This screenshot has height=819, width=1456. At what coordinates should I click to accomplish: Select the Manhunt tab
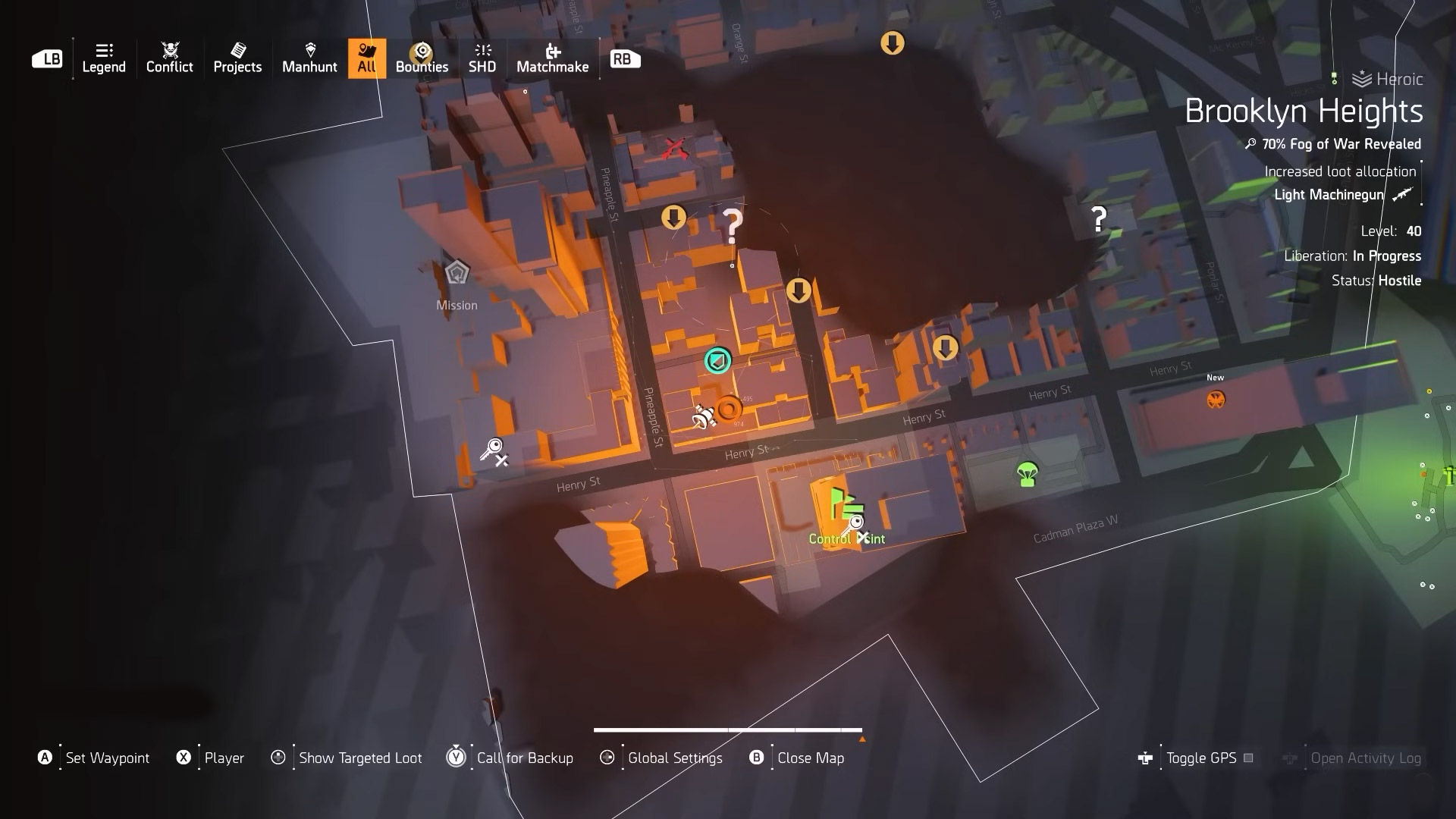[309, 58]
